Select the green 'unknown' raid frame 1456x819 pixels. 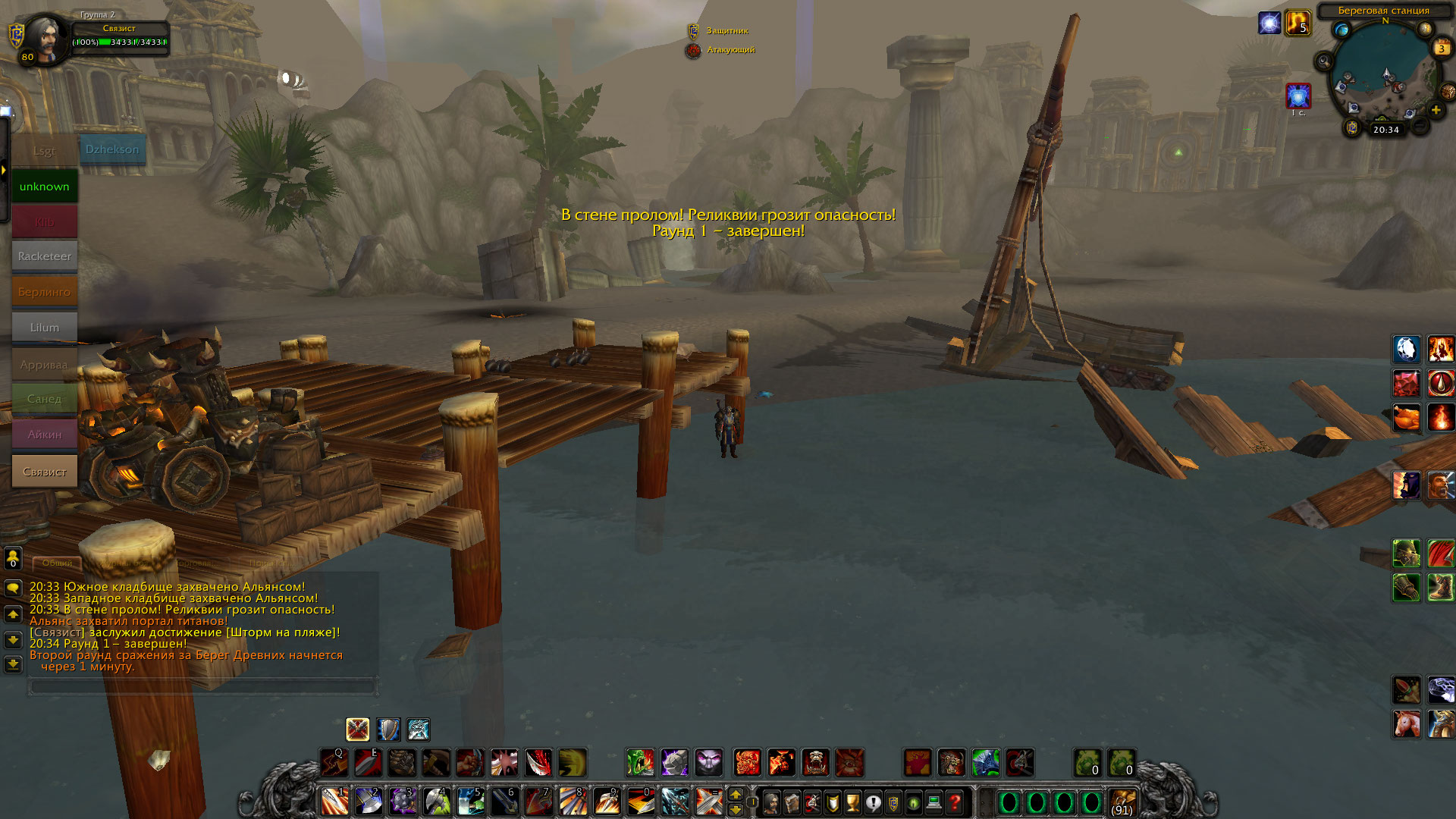point(44,187)
